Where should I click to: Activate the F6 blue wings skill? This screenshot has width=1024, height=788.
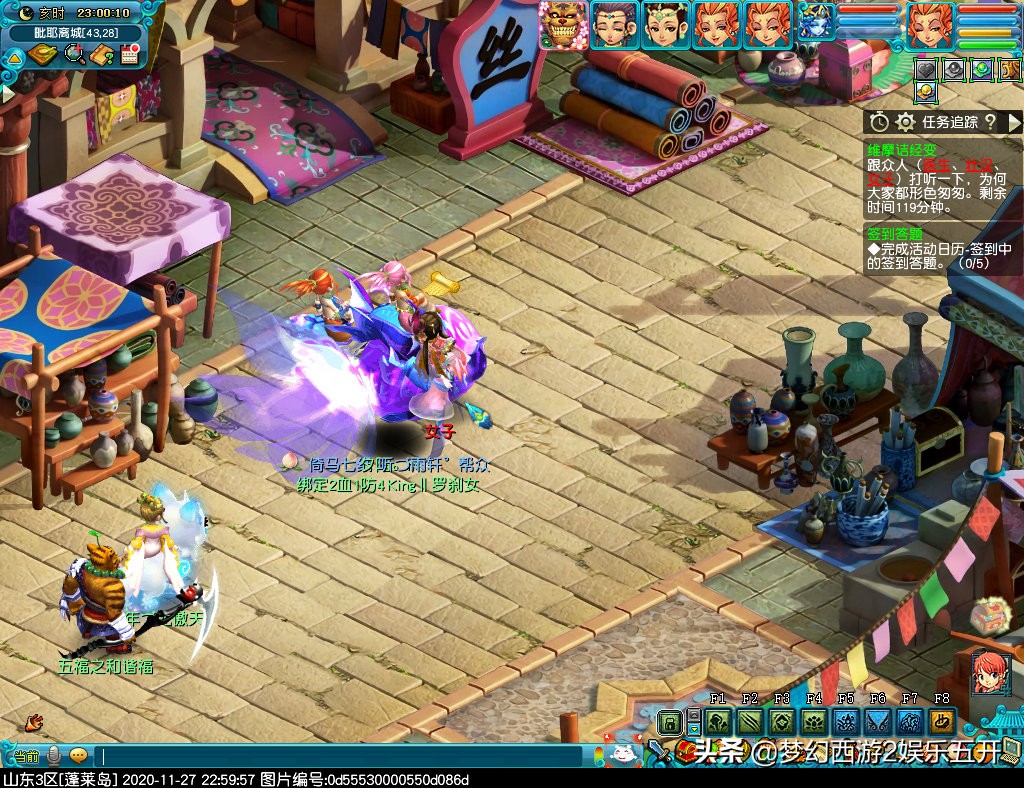[x=878, y=722]
